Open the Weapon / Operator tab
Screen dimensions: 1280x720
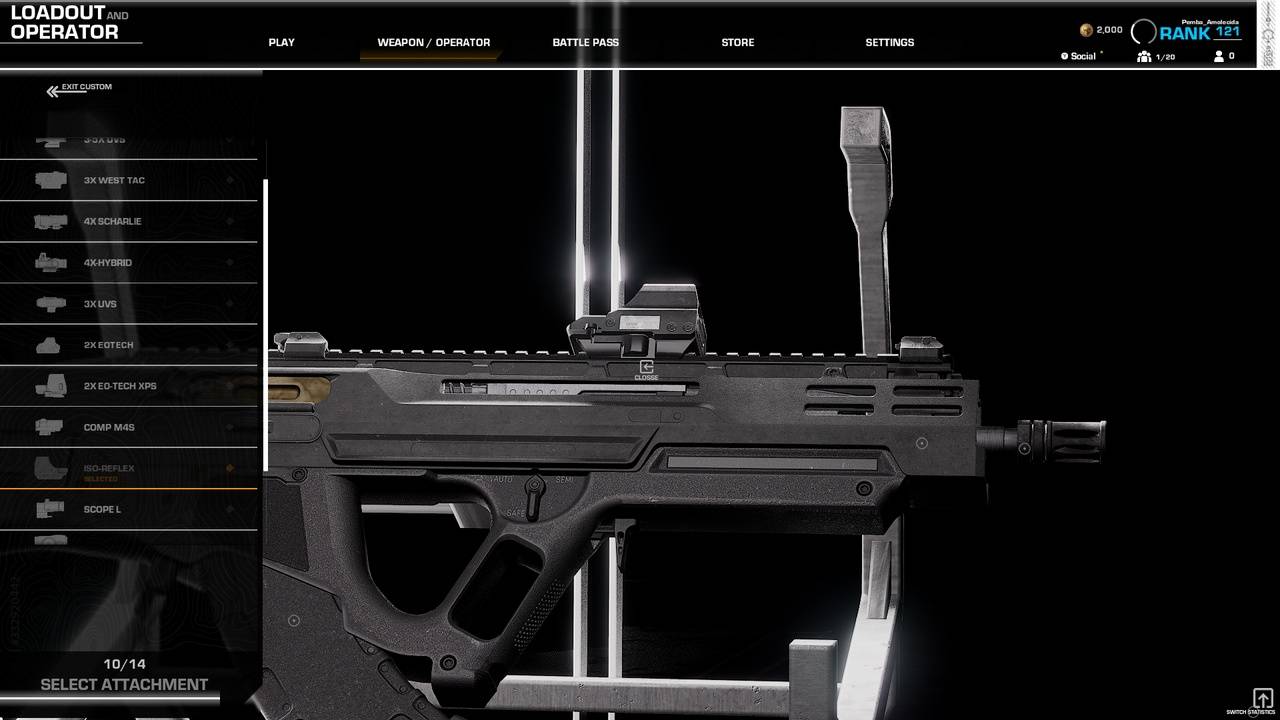pos(433,43)
